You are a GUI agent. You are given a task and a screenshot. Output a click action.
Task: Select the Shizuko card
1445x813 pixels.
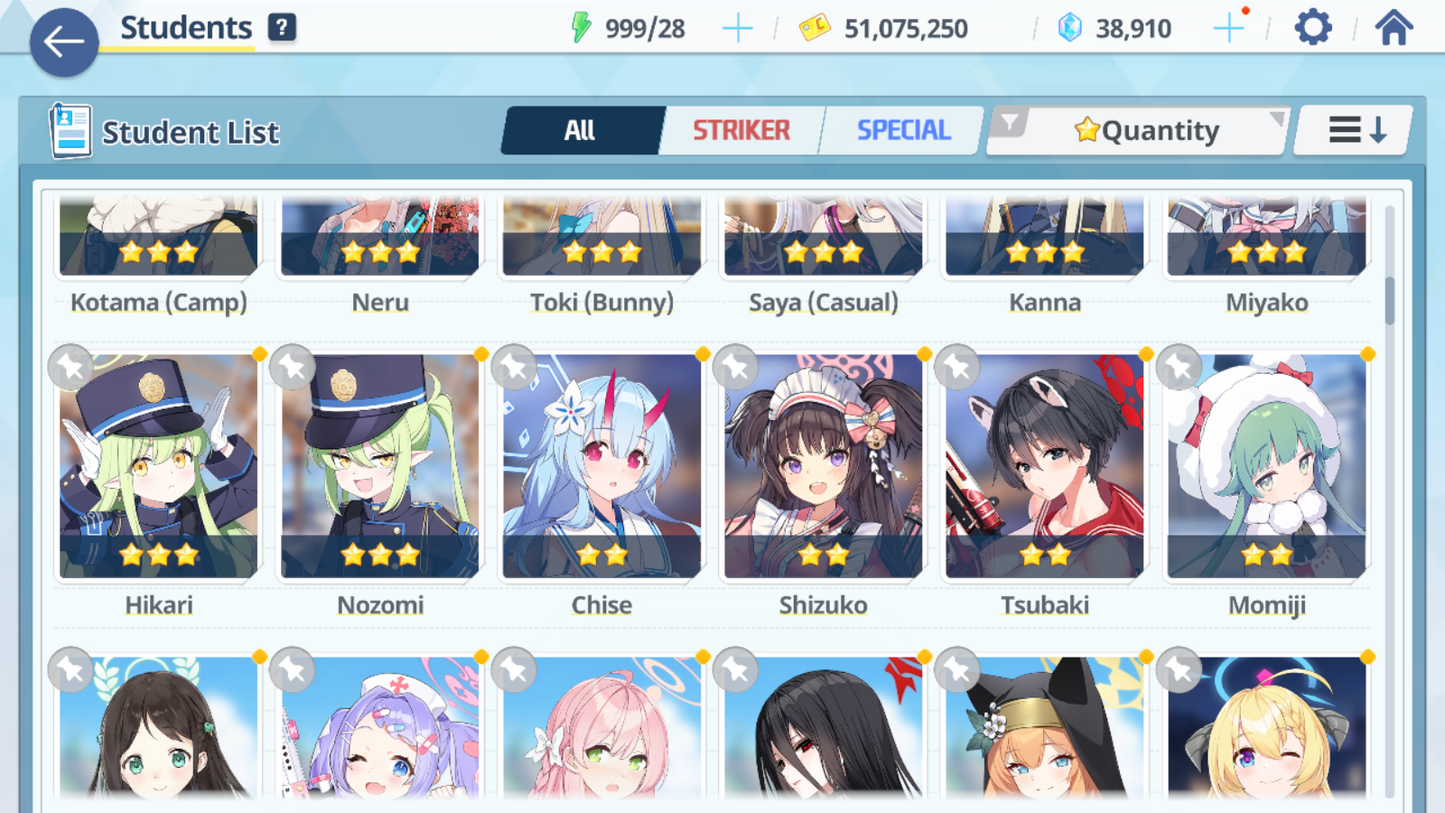click(x=823, y=466)
